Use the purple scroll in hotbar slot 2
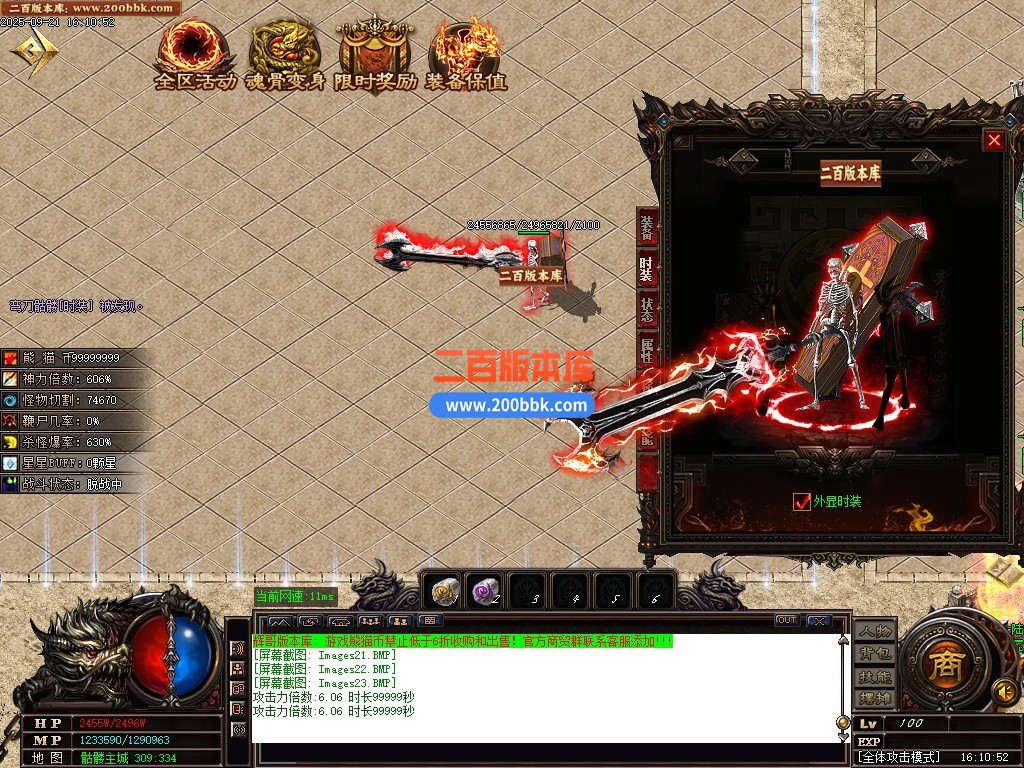The width and height of the screenshot is (1024, 768). click(x=487, y=593)
